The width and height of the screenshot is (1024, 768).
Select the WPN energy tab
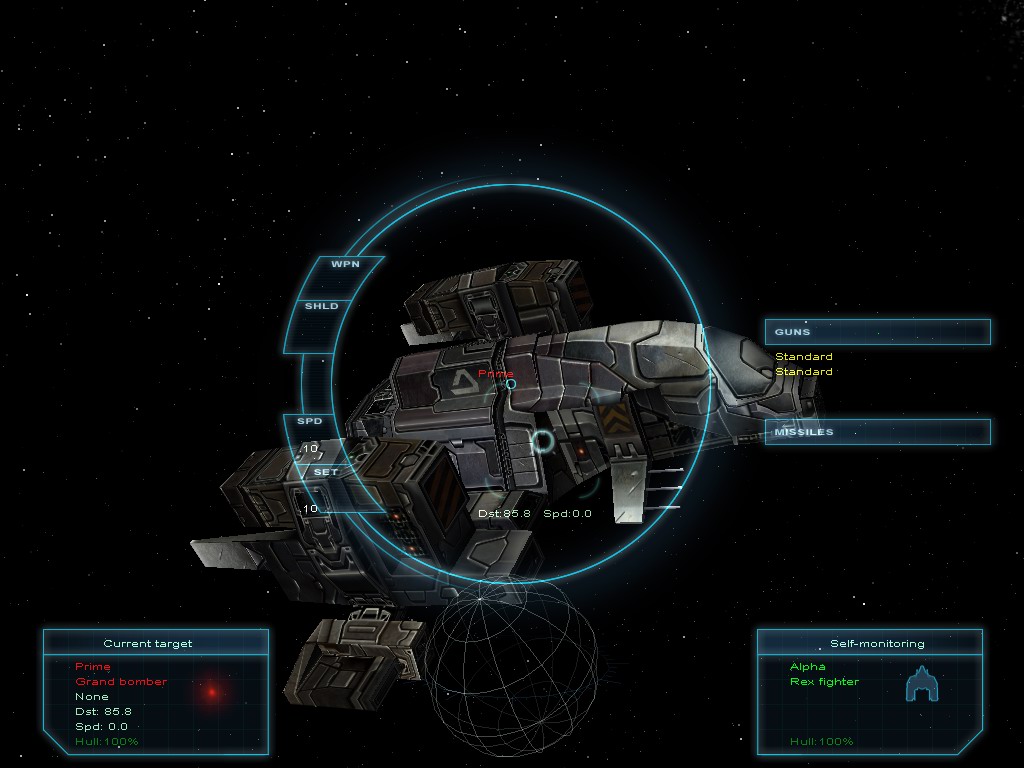(x=344, y=264)
